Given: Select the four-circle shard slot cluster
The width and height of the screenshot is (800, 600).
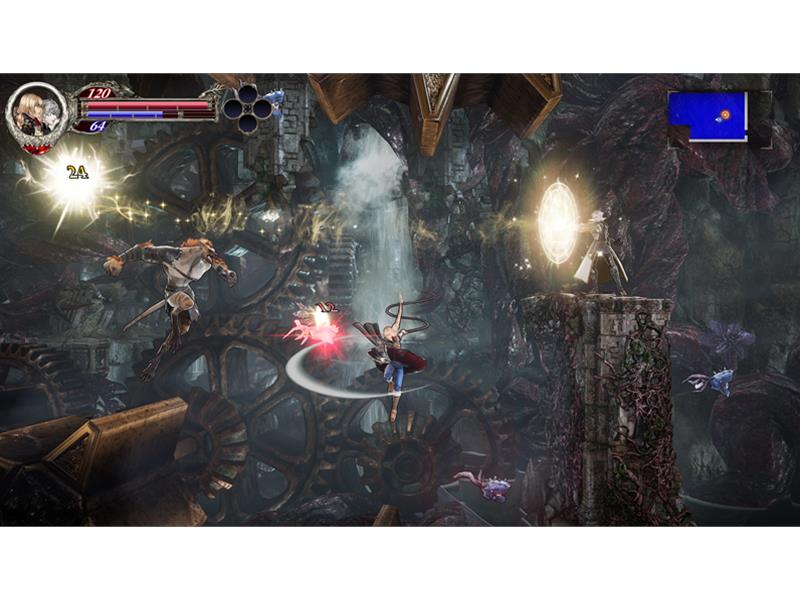Looking at the screenshot, I should pyautogui.click(x=248, y=103).
